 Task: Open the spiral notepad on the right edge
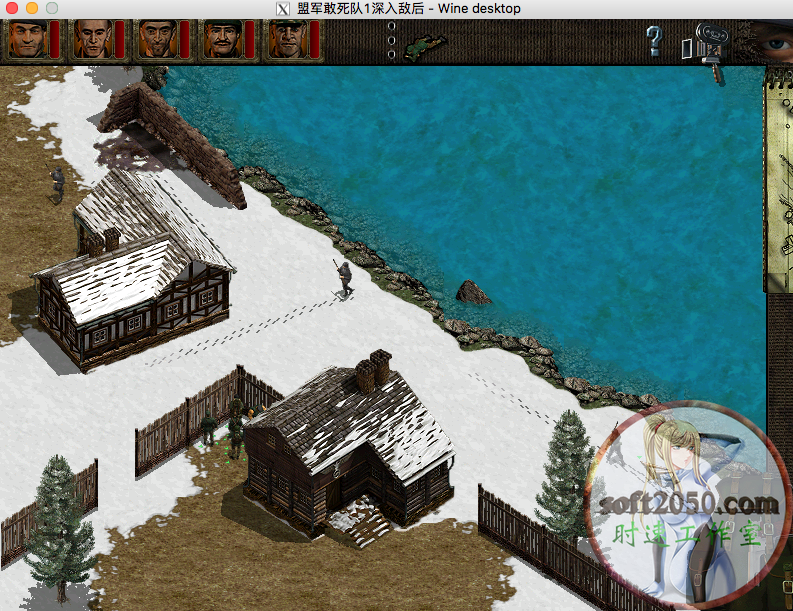tap(778, 180)
